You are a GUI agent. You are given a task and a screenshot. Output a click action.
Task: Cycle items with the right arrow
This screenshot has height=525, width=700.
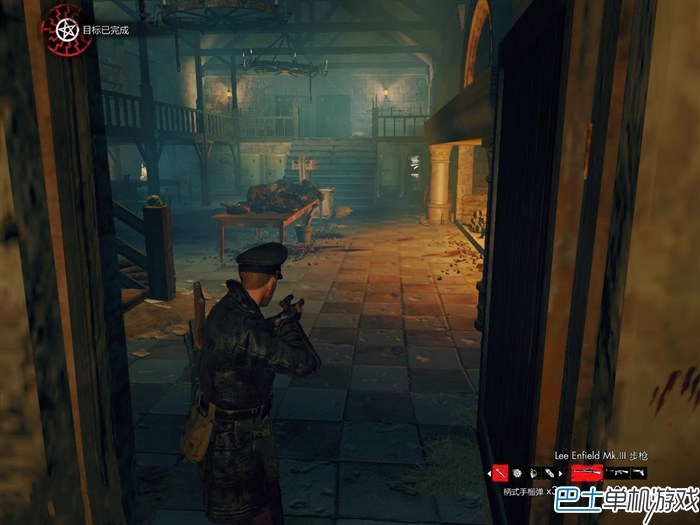click(x=562, y=472)
